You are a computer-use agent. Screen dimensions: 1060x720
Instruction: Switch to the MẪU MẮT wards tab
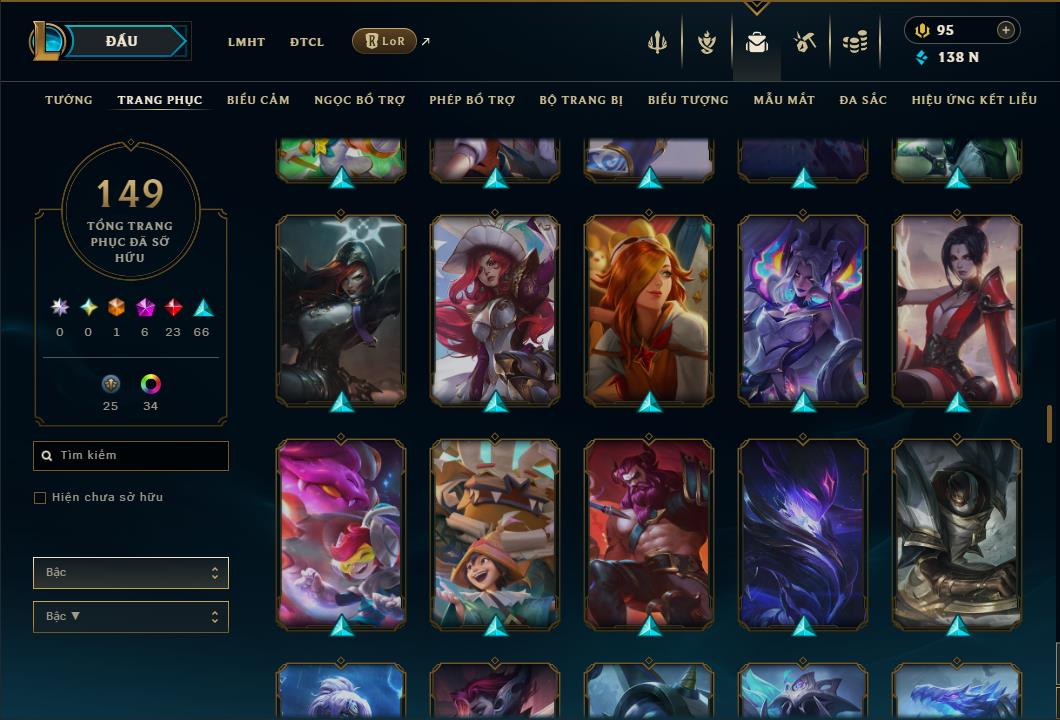[784, 100]
